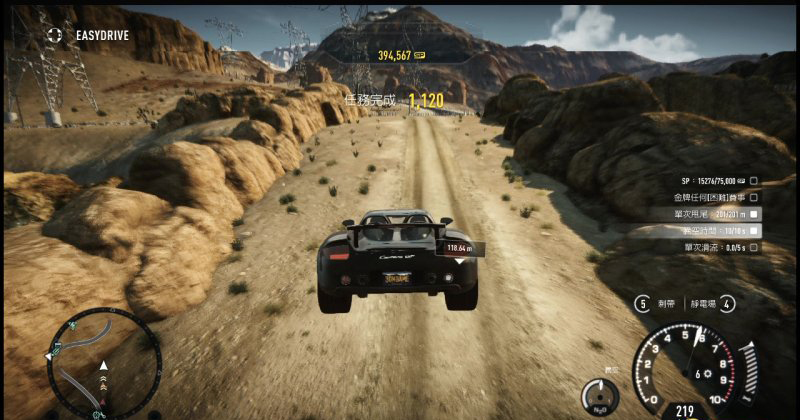Select the 滯空時間 objective row
The image size is (800, 420).
click(718, 230)
